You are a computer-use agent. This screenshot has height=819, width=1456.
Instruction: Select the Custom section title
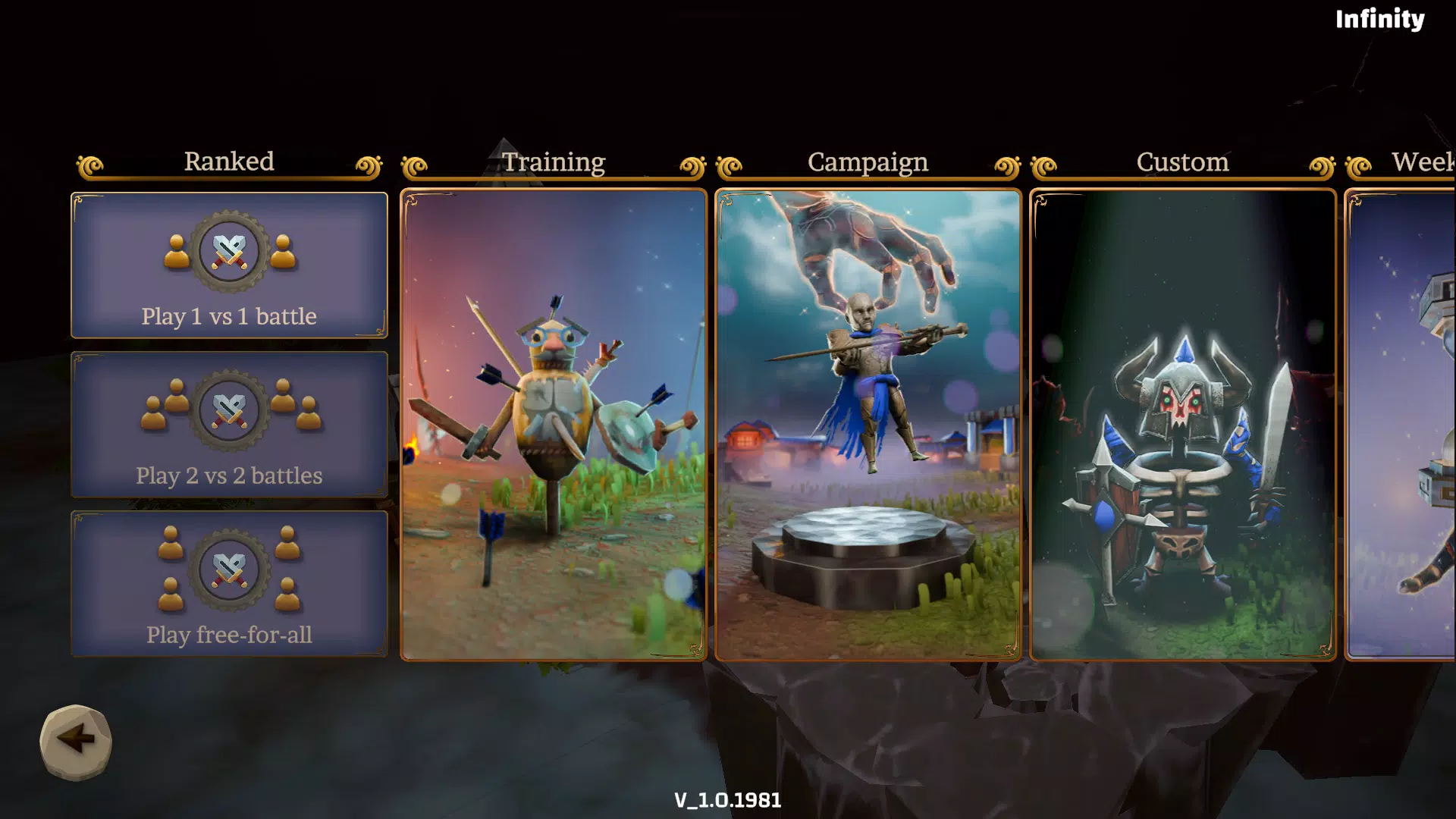[x=1181, y=162]
